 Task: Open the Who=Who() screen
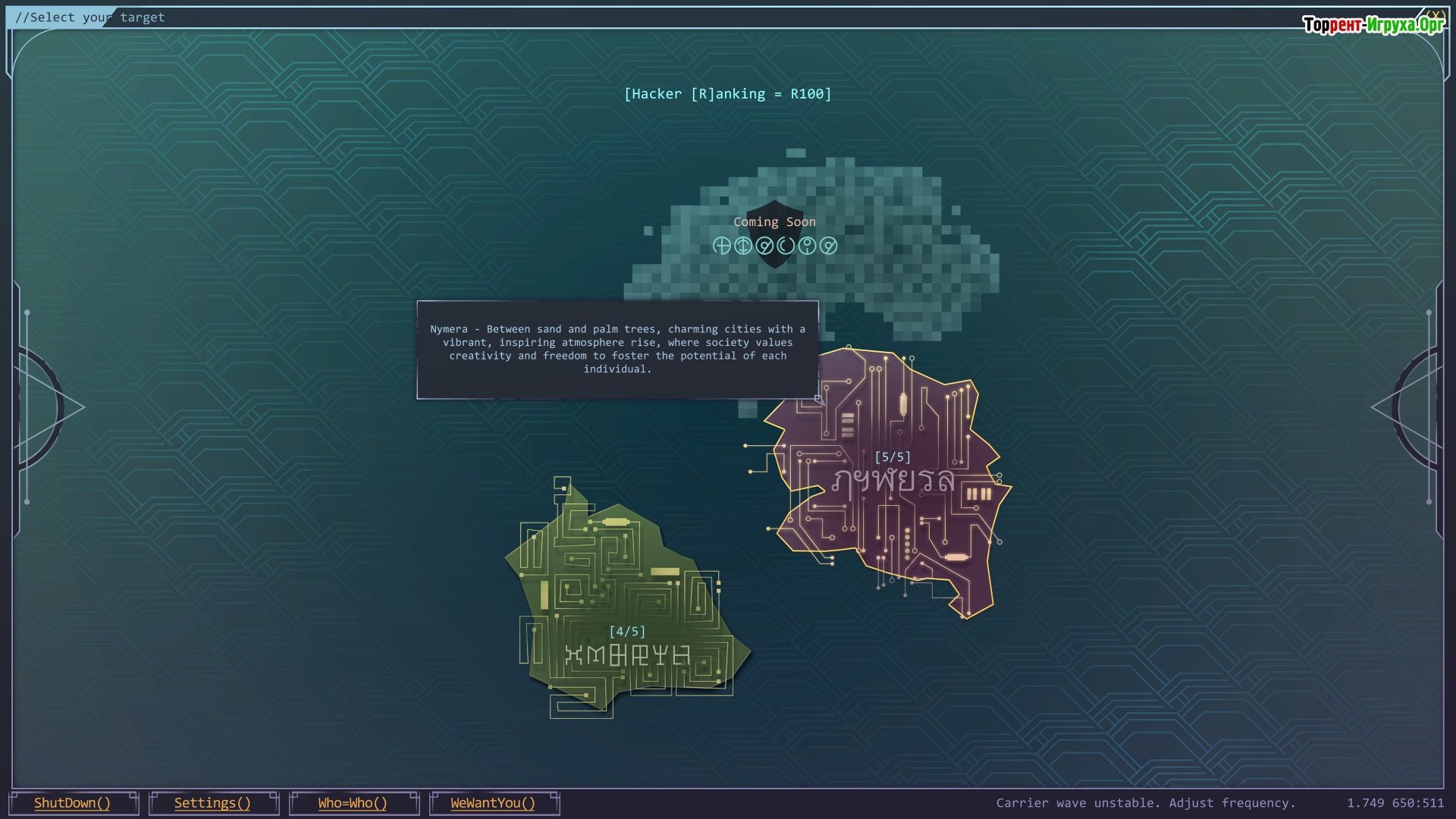(x=353, y=803)
